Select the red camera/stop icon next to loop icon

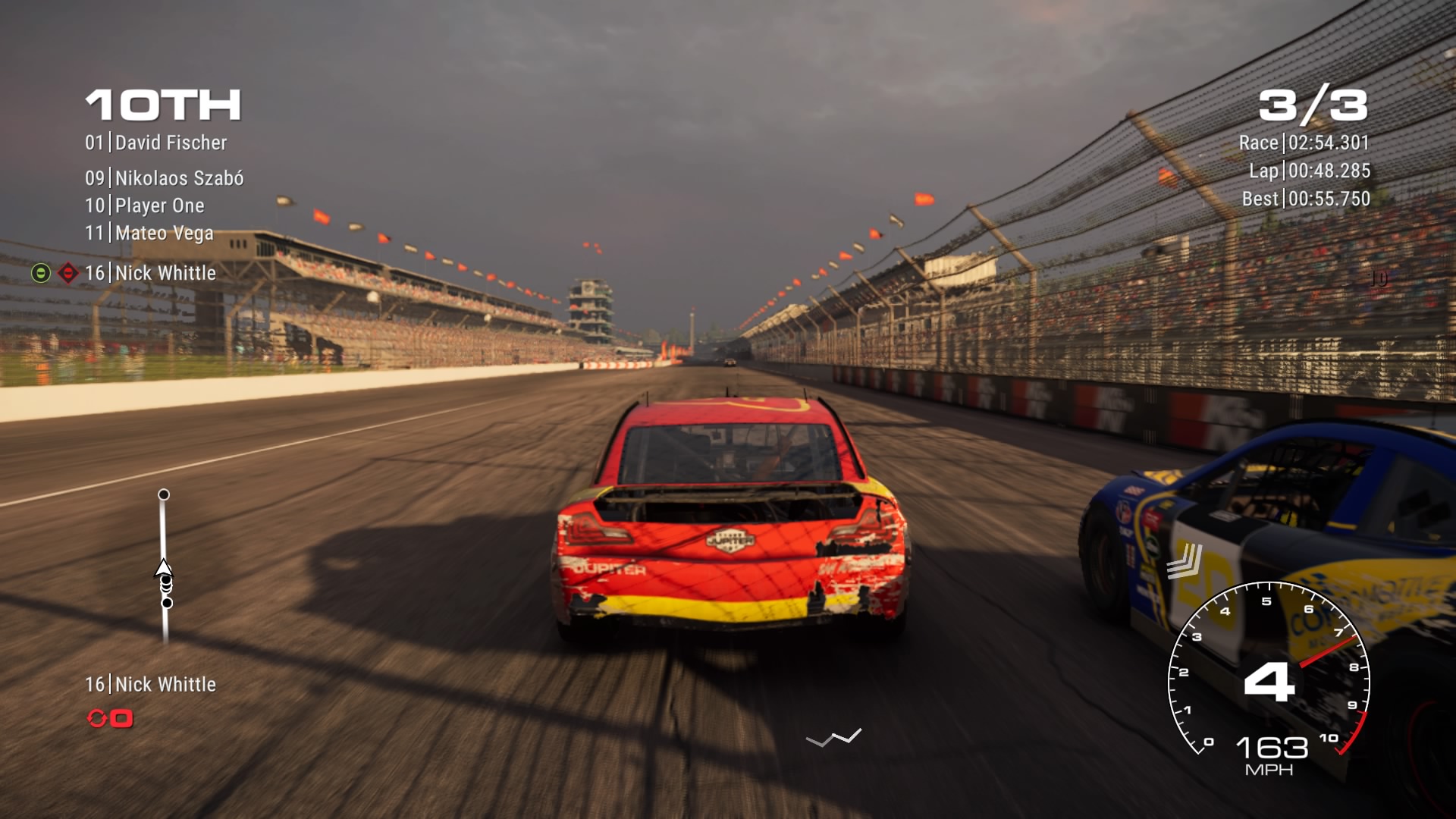[x=123, y=719]
